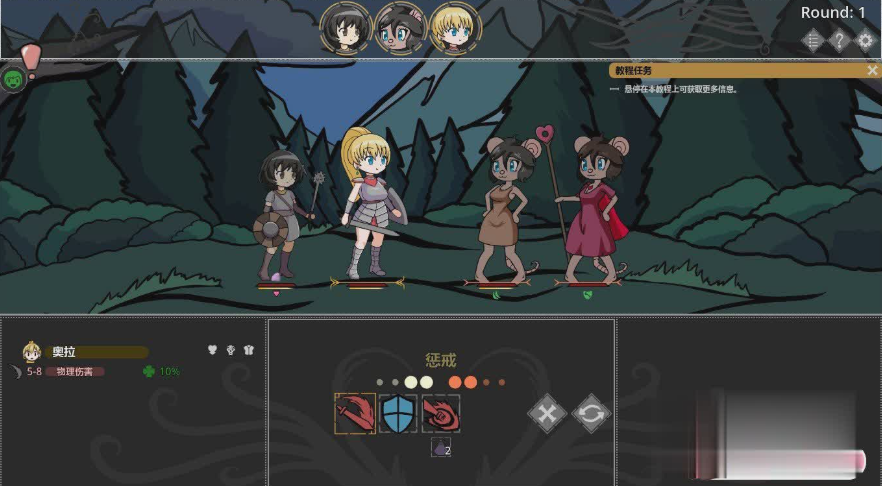Image resolution: width=882 pixels, height=486 pixels.
Task: Open the list log button
Action: point(813,41)
